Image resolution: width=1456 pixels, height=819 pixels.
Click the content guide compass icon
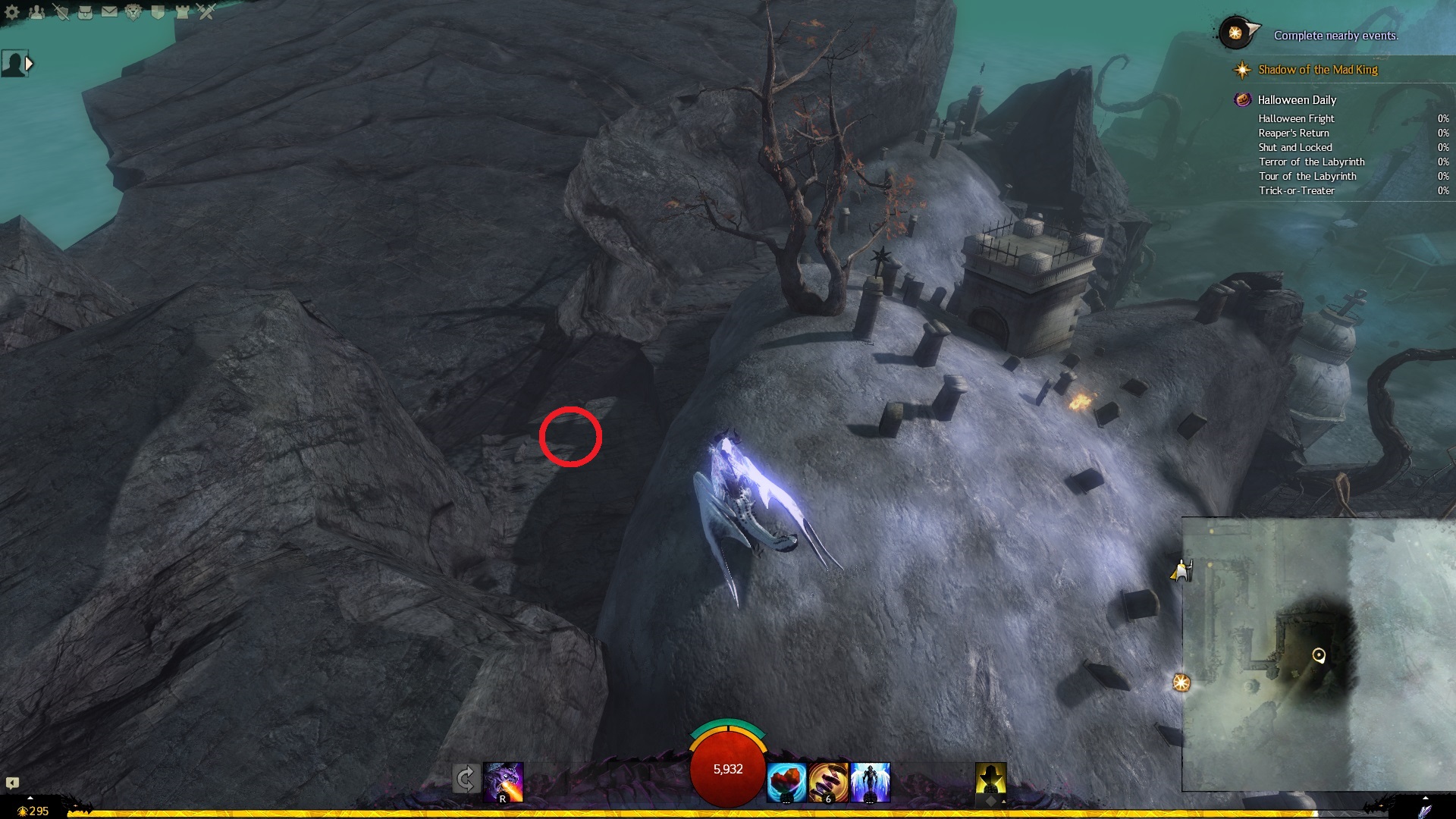(1238, 33)
